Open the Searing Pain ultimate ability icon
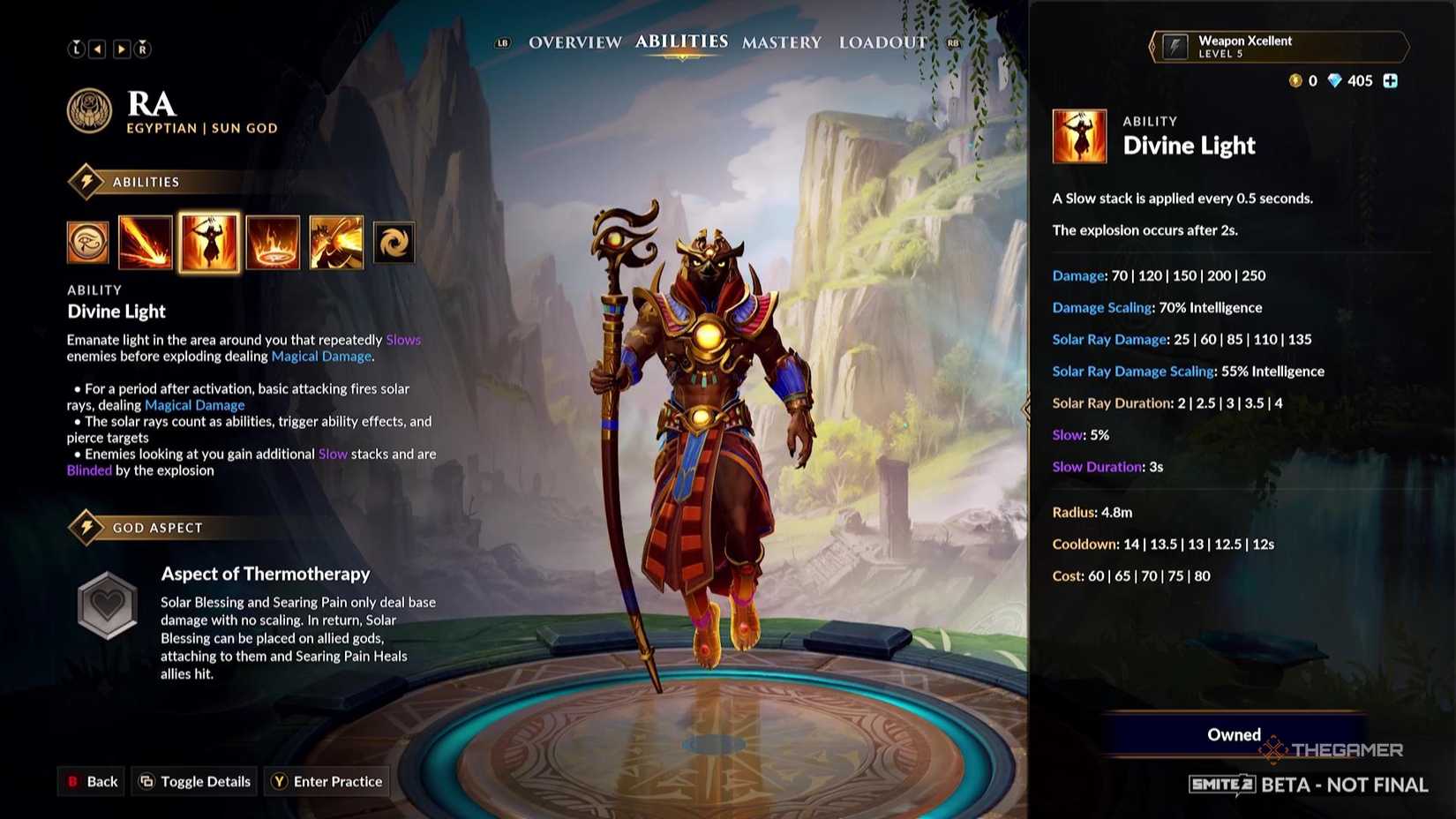Screen dimensions: 1456x819 tap(336, 242)
